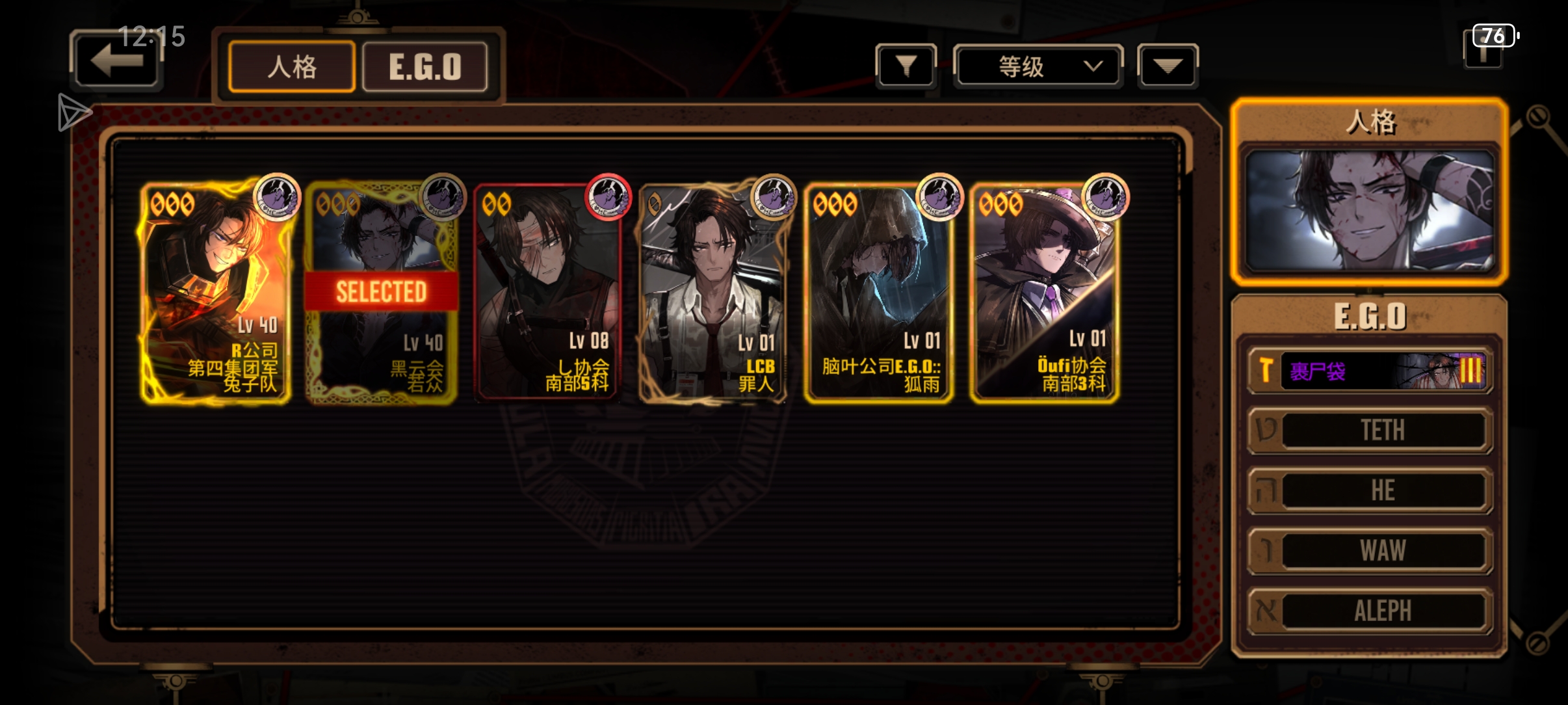Open the WAW E.G.O slot
The width and height of the screenshot is (1568, 705).
click(1370, 550)
